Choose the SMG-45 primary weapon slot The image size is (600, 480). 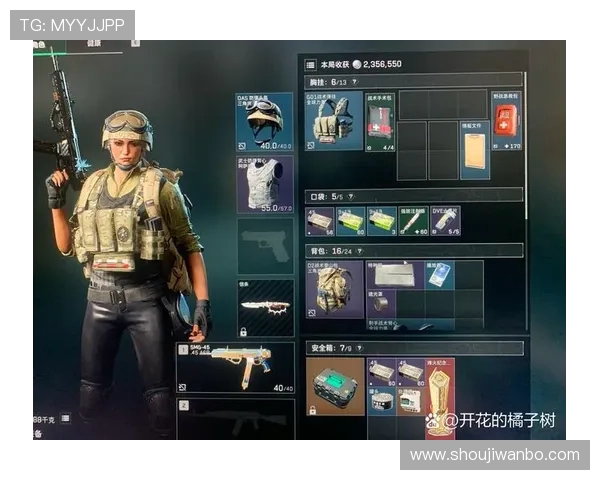coord(235,368)
